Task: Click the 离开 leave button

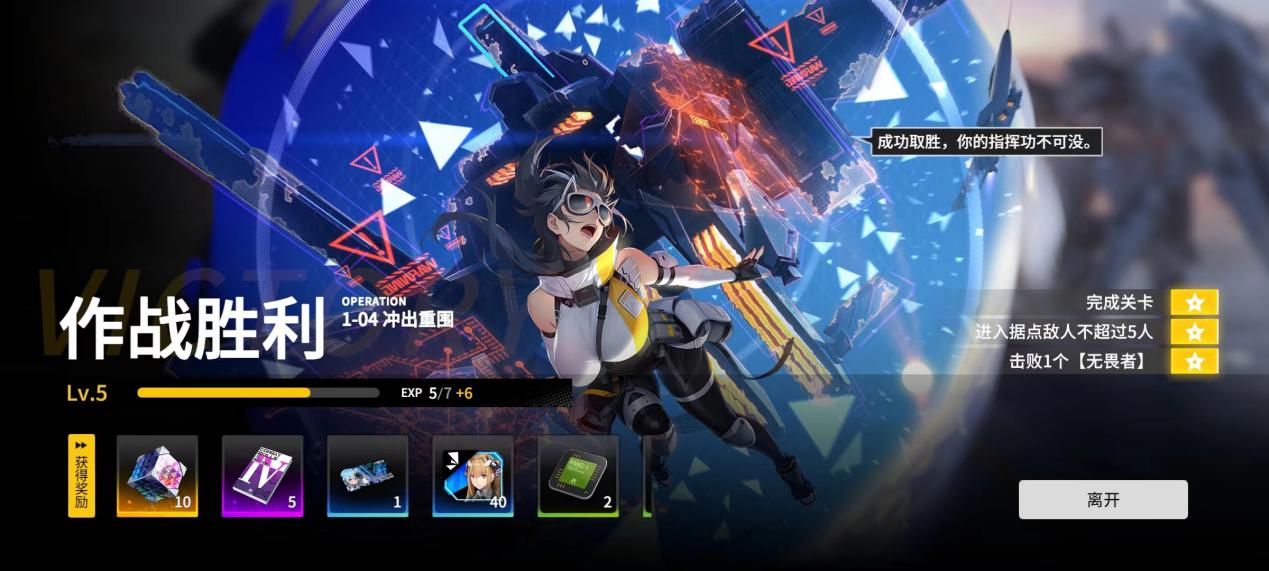Action: coord(1103,500)
